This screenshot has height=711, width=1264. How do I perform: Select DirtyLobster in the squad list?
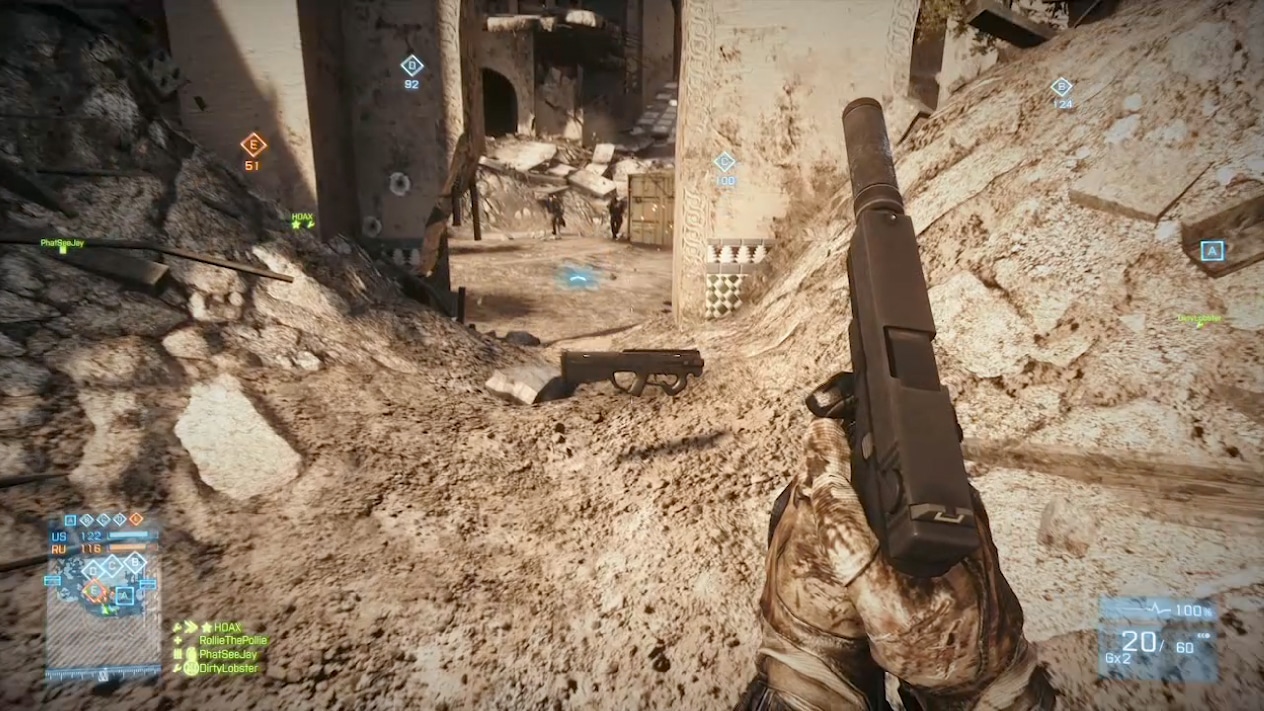click(x=228, y=668)
